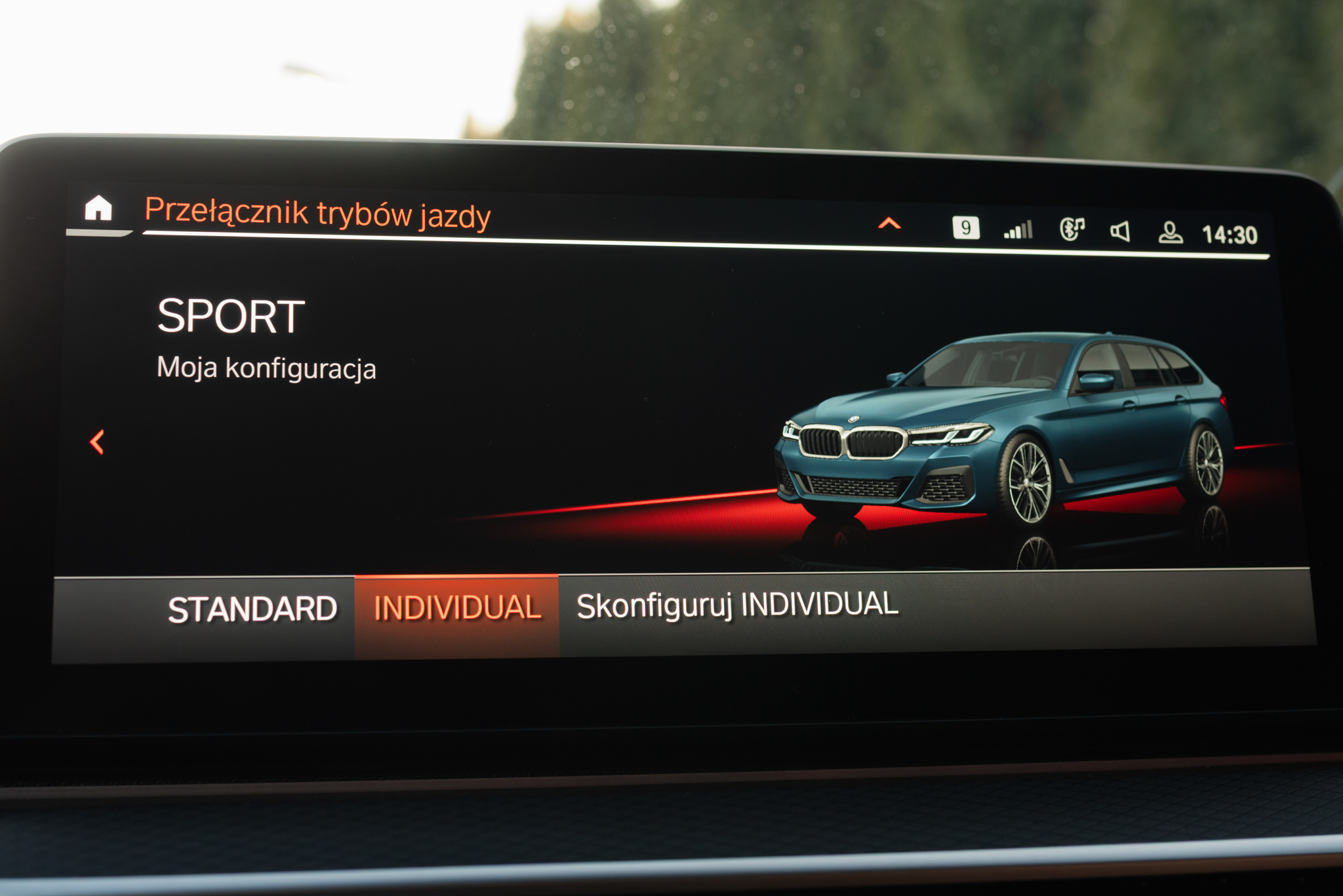Viewport: 1343px width, 896px height.
Task: Open the driver profile icon
Action: pyautogui.click(x=1171, y=233)
